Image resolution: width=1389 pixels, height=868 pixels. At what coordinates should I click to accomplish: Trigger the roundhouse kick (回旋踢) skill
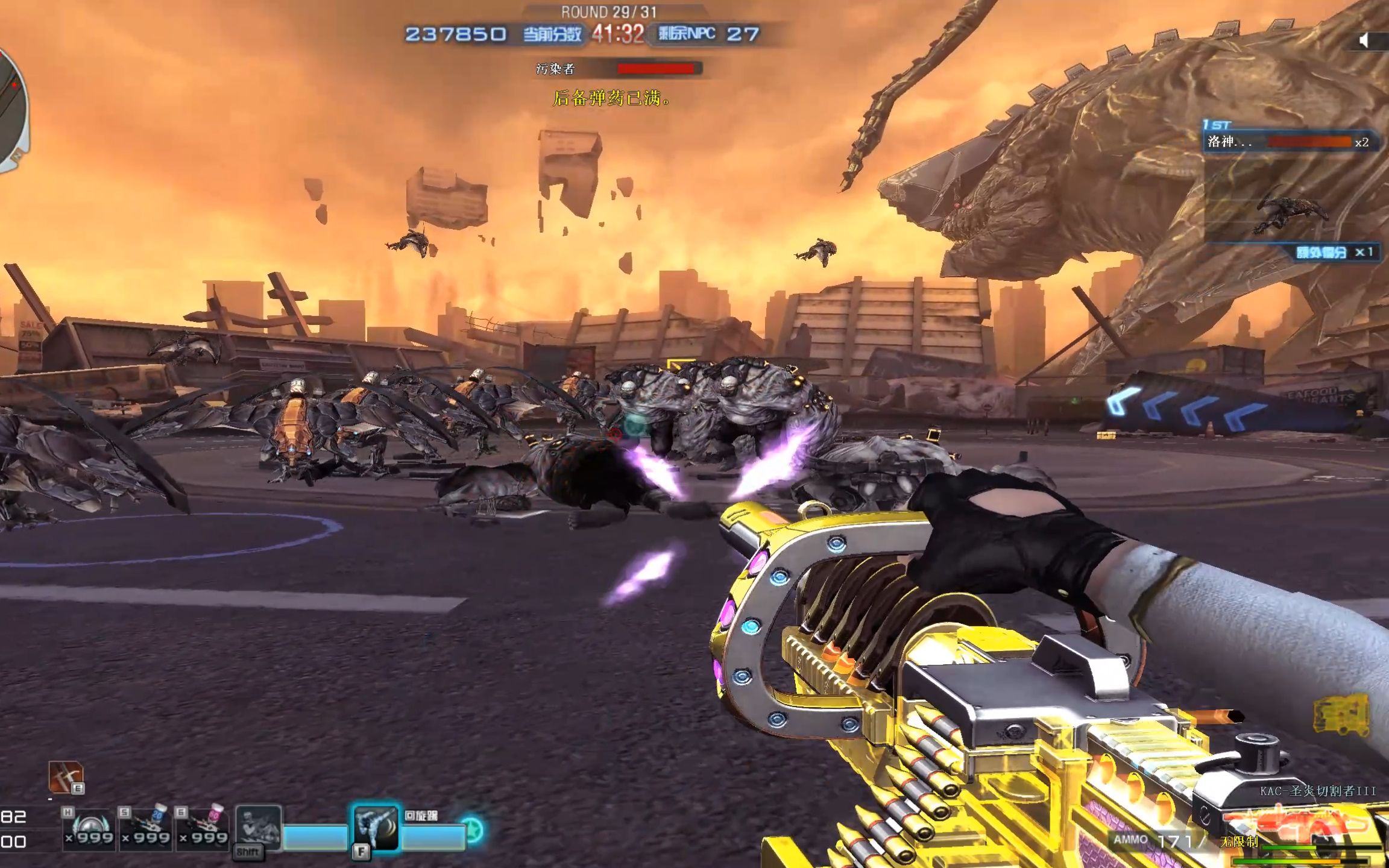pyautogui.click(x=376, y=828)
